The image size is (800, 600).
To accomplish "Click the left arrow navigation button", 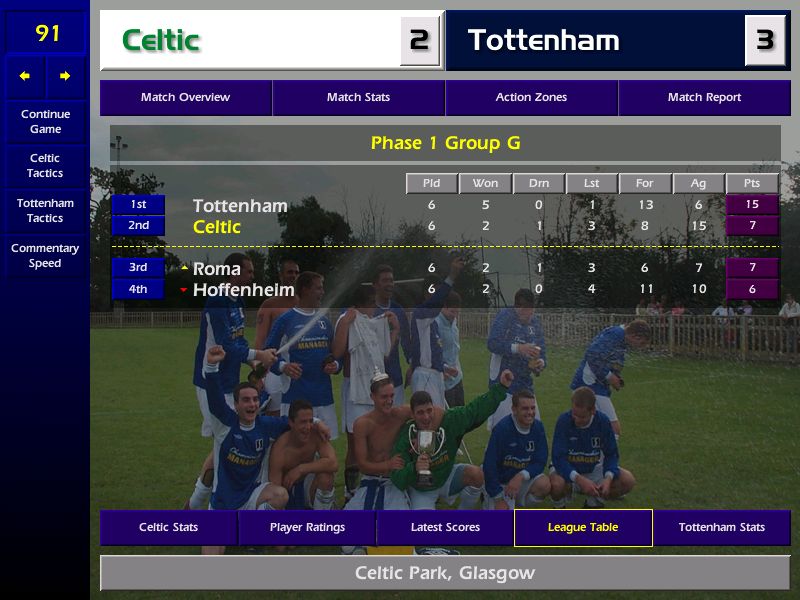I will pyautogui.click(x=25, y=76).
